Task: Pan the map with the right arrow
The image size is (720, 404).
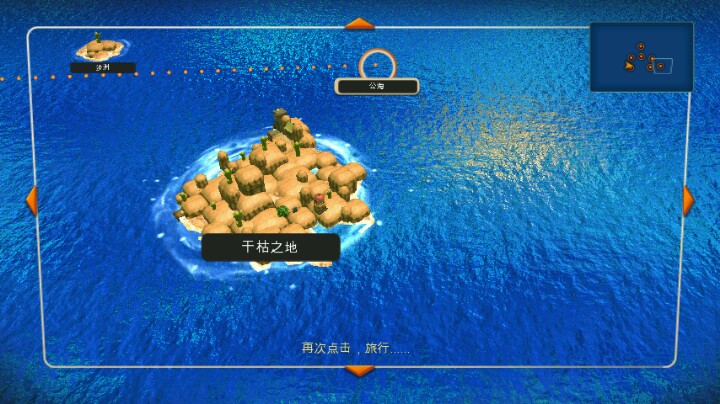Action: pyautogui.click(x=688, y=200)
